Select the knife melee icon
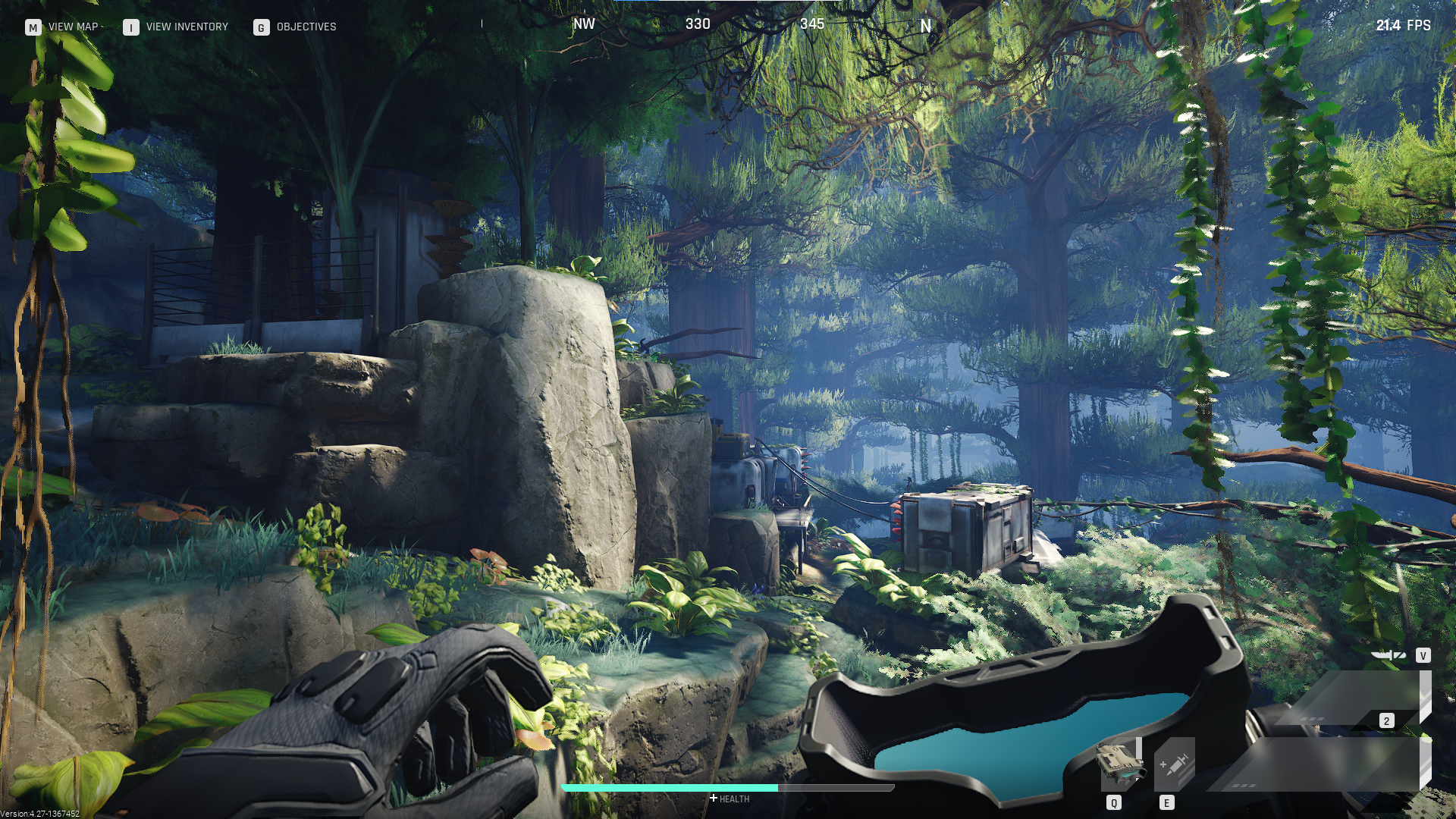Screen dimensions: 1456x819 click(1389, 655)
